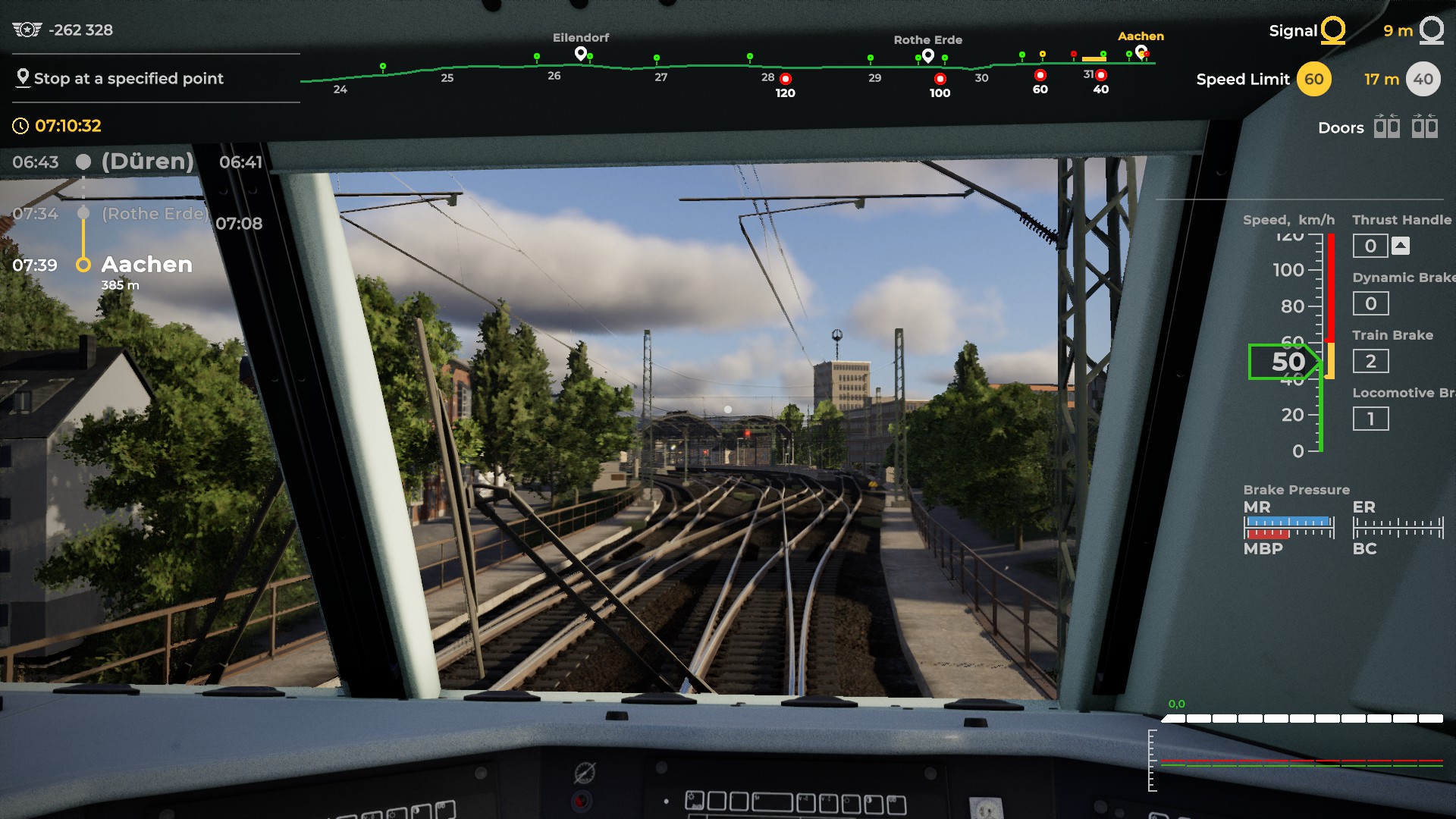The height and width of the screenshot is (819, 1456).
Task: Click the Eilendorf station pin on route bar
Action: (x=581, y=53)
